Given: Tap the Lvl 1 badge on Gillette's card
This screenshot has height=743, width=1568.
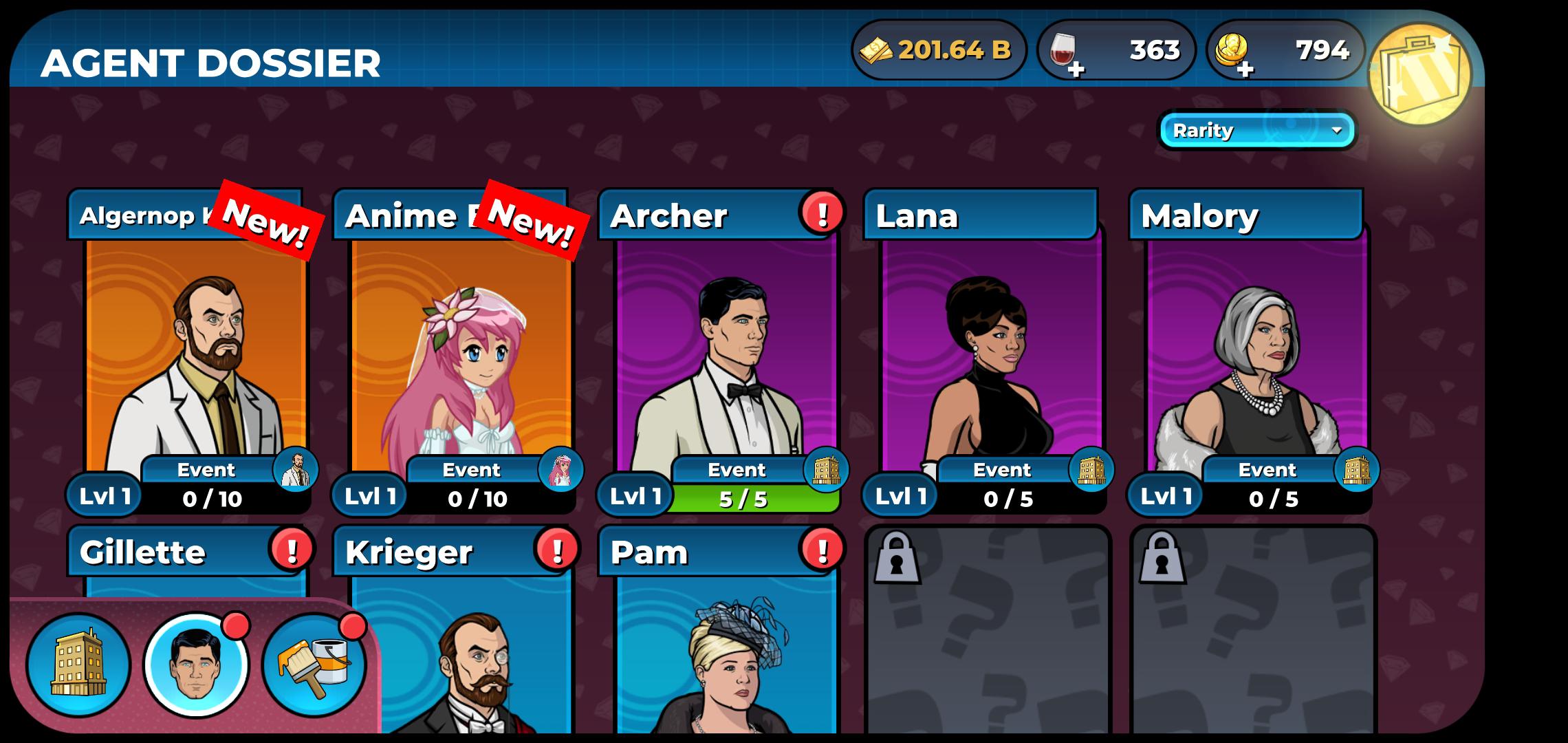Looking at the screenshot, I should 103,736.
